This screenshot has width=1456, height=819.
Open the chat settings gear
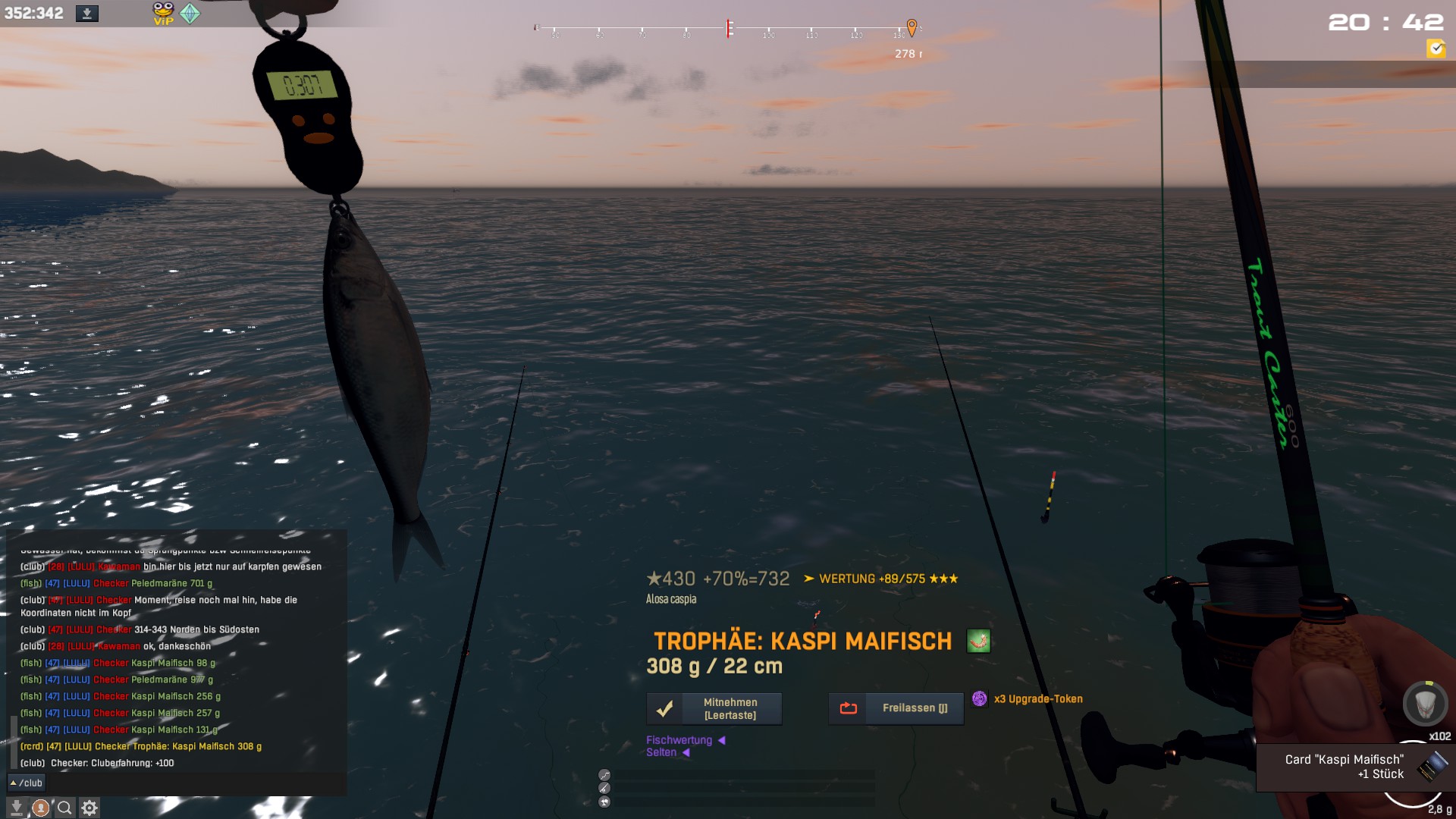pyautogui.click(x=89, y=808)
